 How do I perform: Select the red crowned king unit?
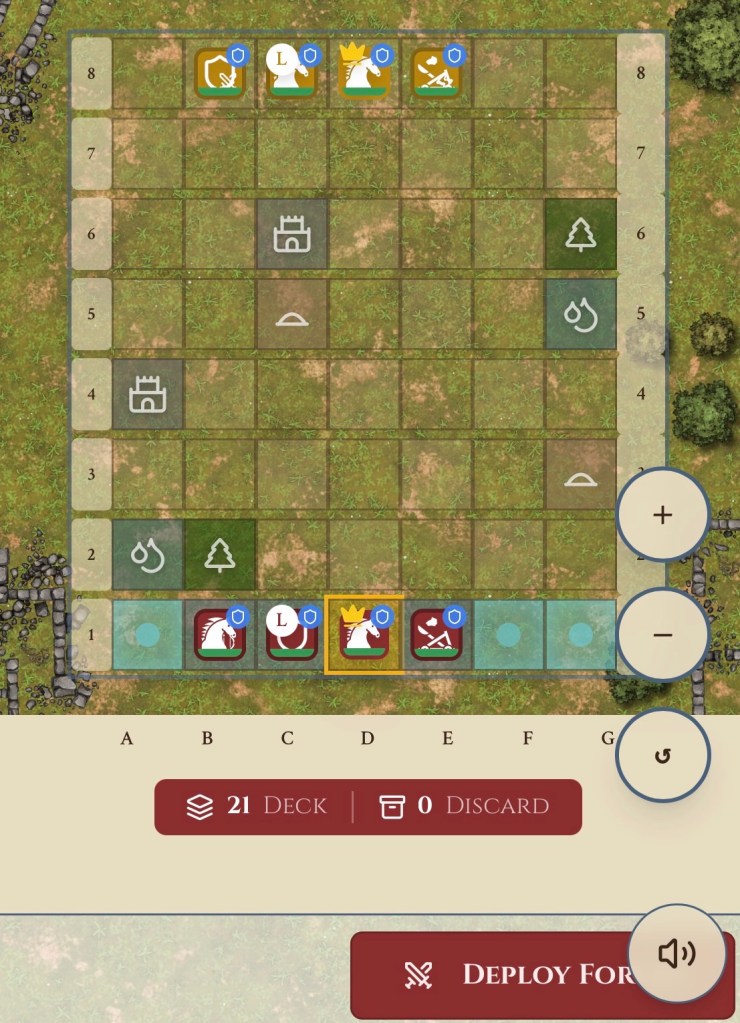[365, 635]
